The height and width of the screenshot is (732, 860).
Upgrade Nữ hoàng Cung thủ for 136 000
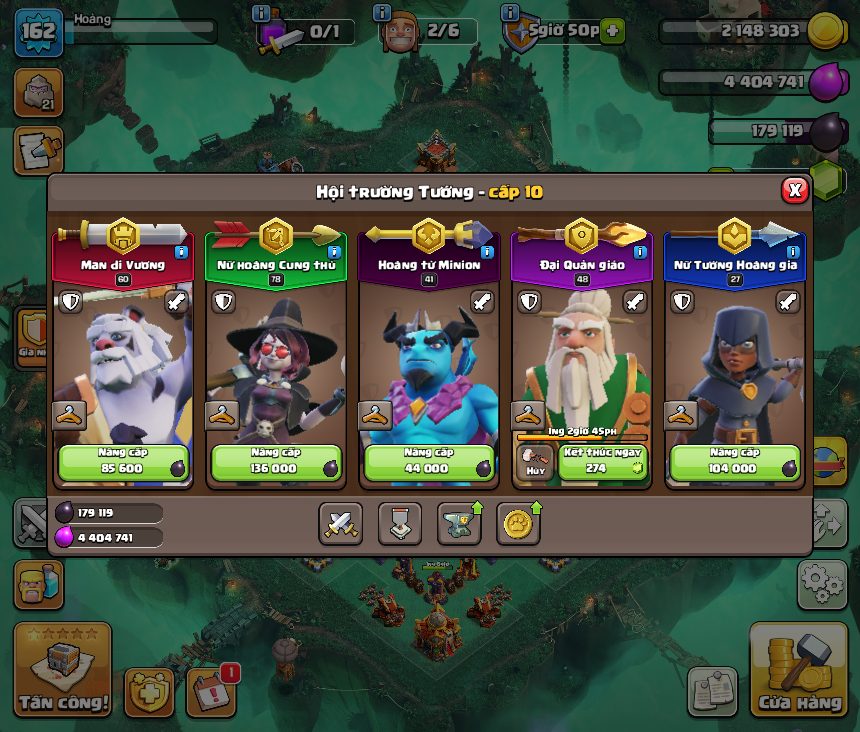click(x=276, y=462)
